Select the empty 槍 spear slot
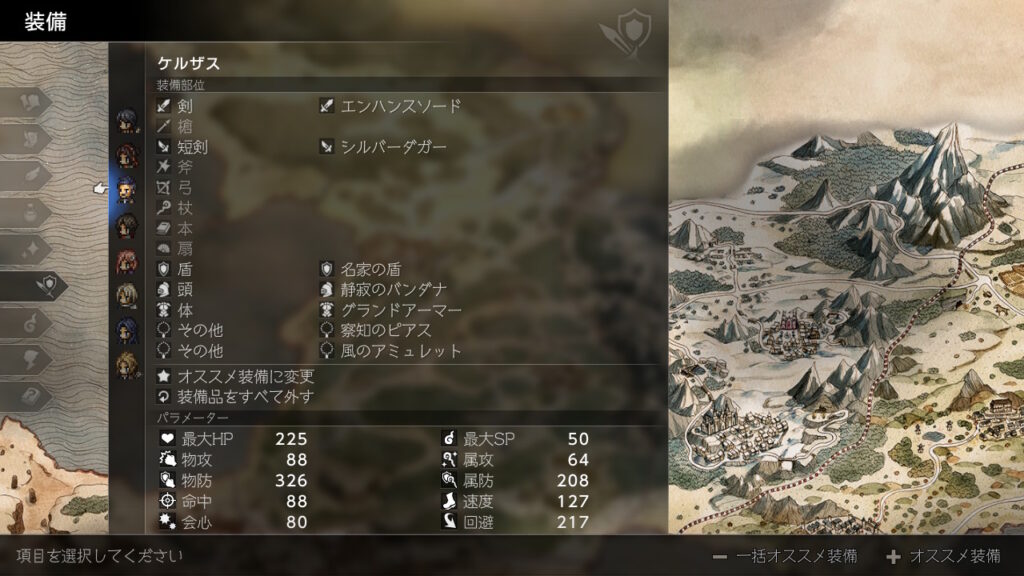1024x576 pixels. [x=186, y=127]
